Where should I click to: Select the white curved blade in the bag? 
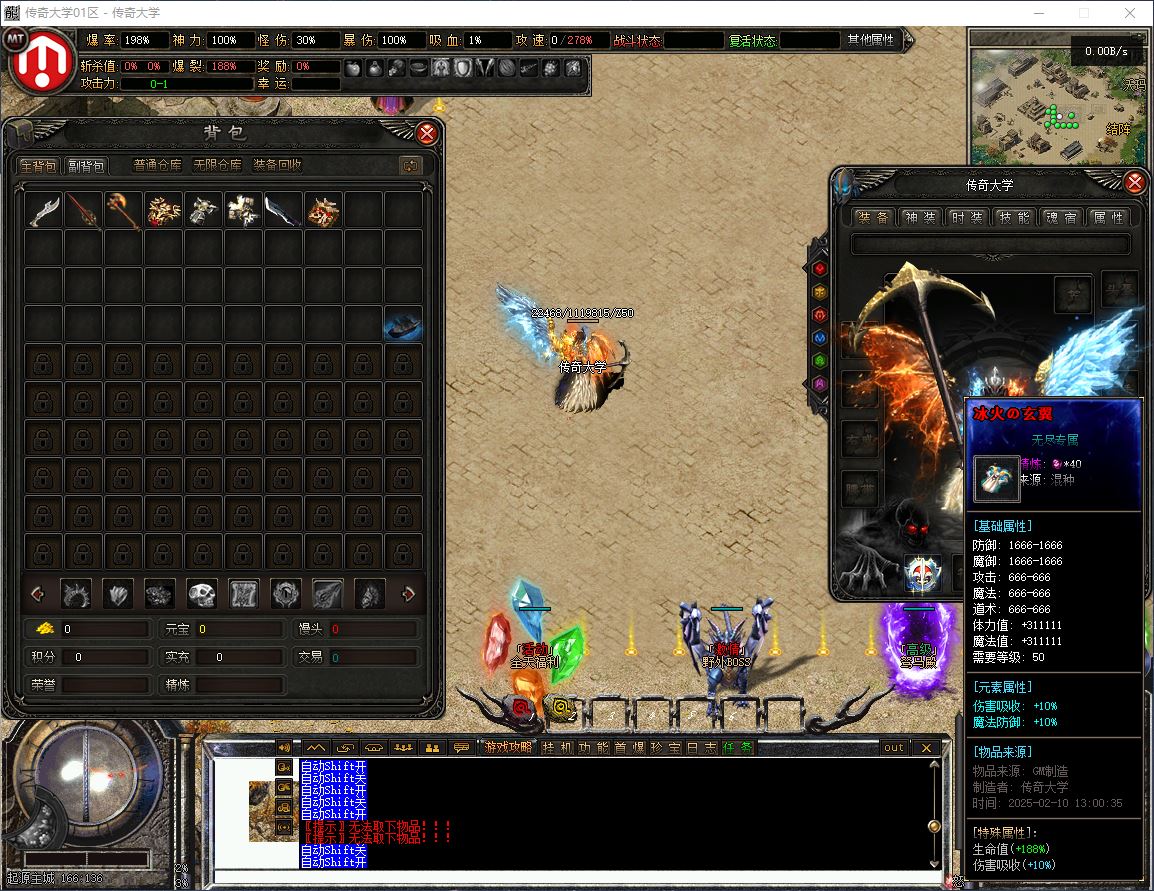tap(44, 211)
